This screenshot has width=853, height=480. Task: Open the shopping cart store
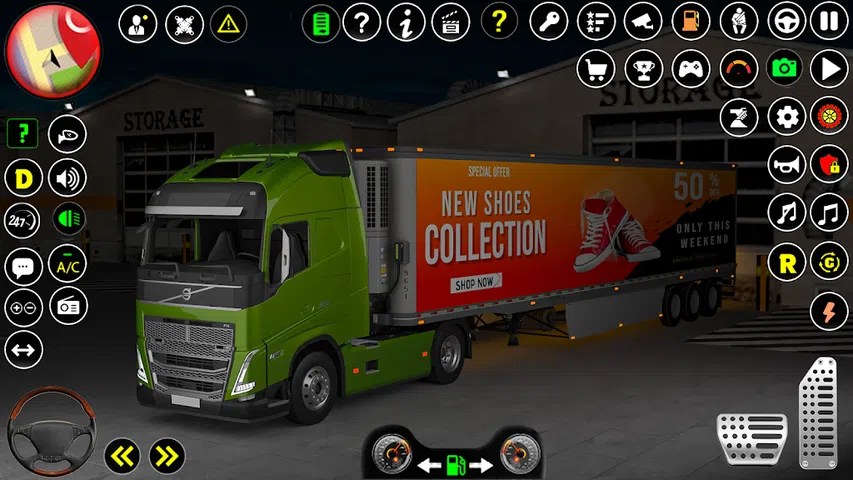pos(597,68)
